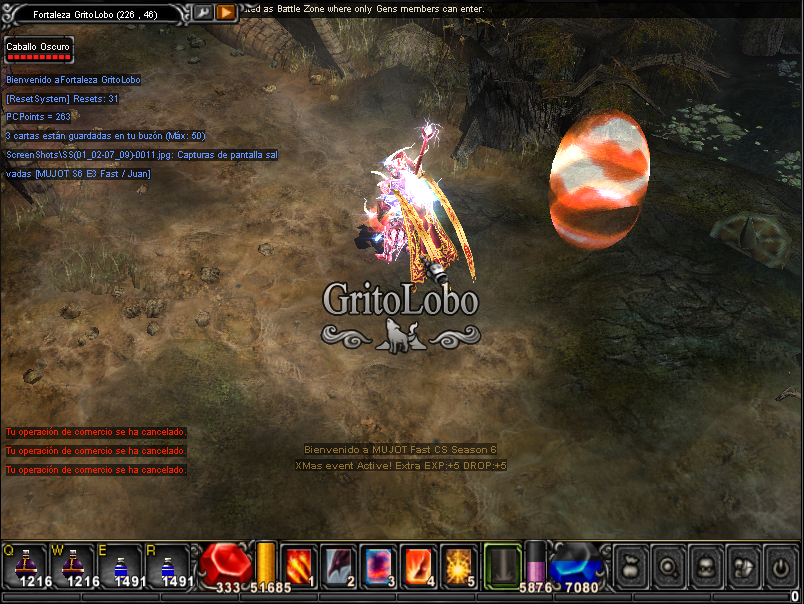Click the magnifying glass menu button
The width and height of the screenshot is (804, 604).
pyautogui.click(x=668, y=567)
